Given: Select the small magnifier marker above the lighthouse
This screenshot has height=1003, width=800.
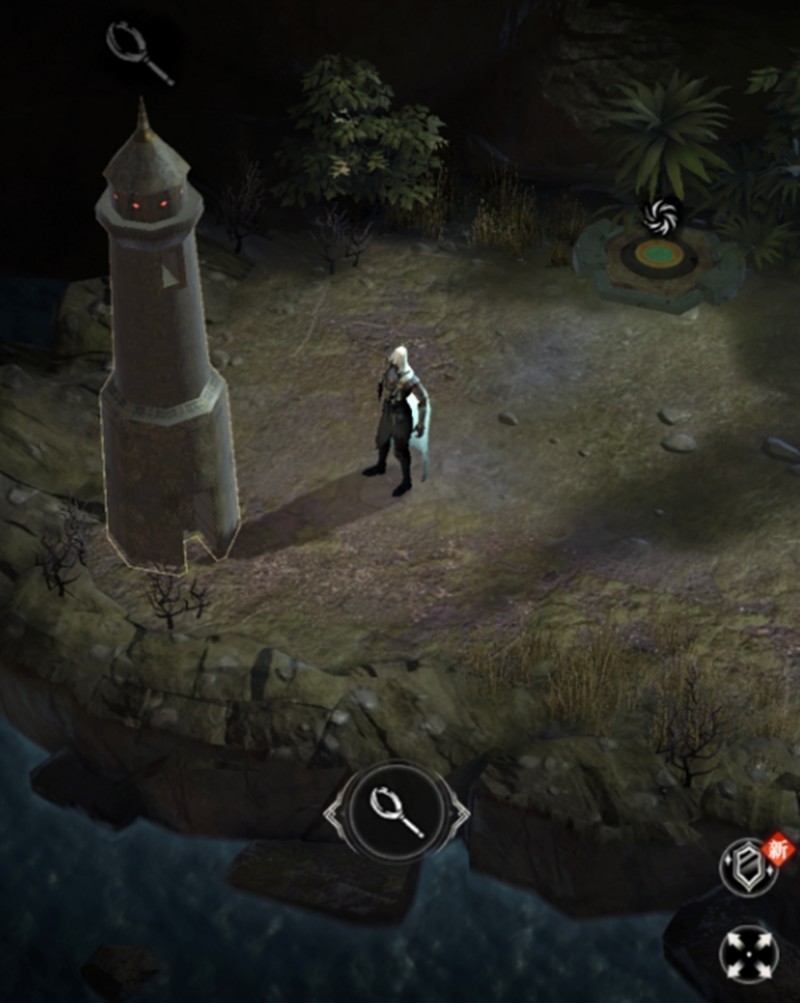Looking at the screenshot, I should (140, 51).
